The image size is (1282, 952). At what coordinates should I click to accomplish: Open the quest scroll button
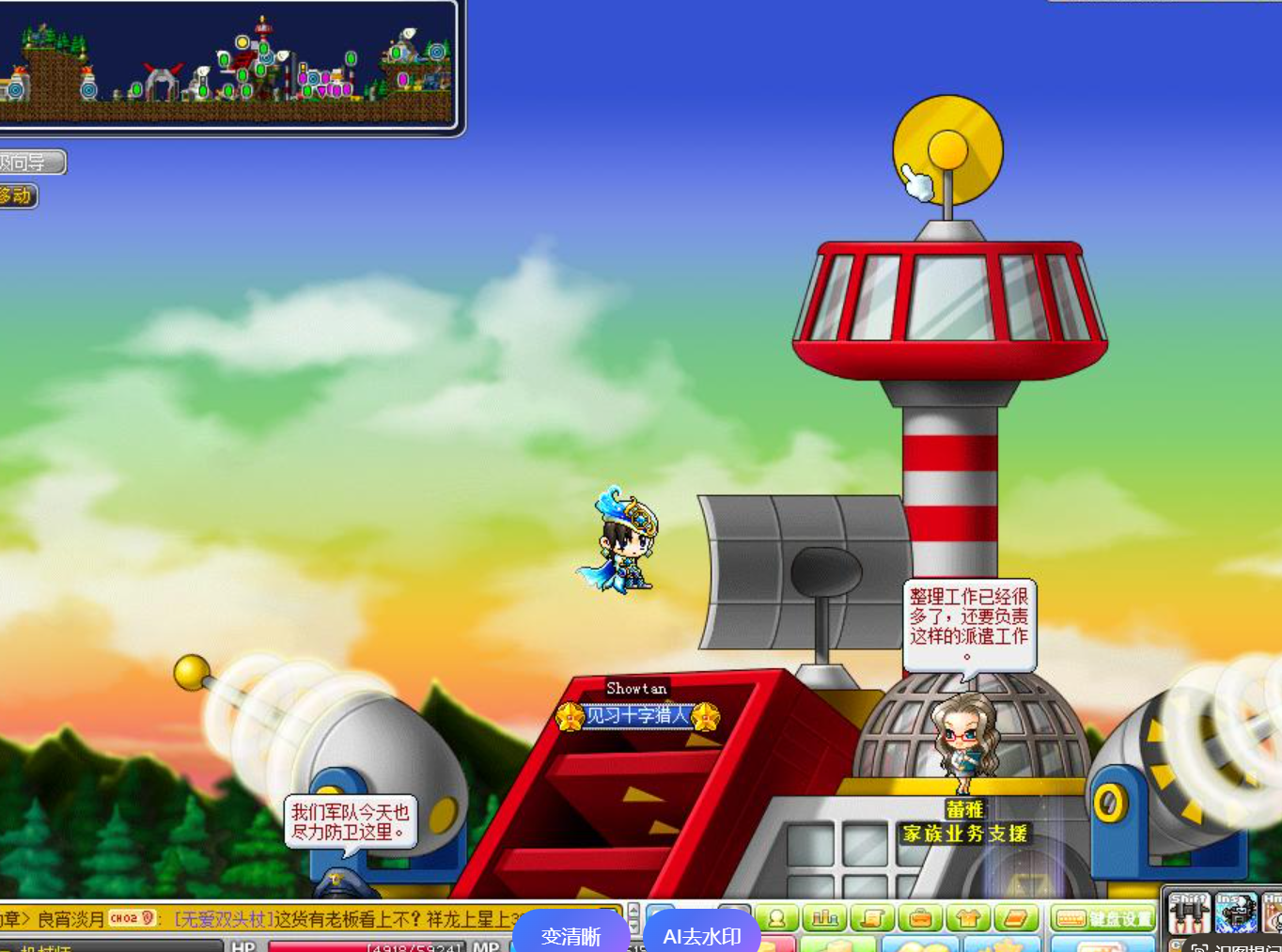pos(872,918)
